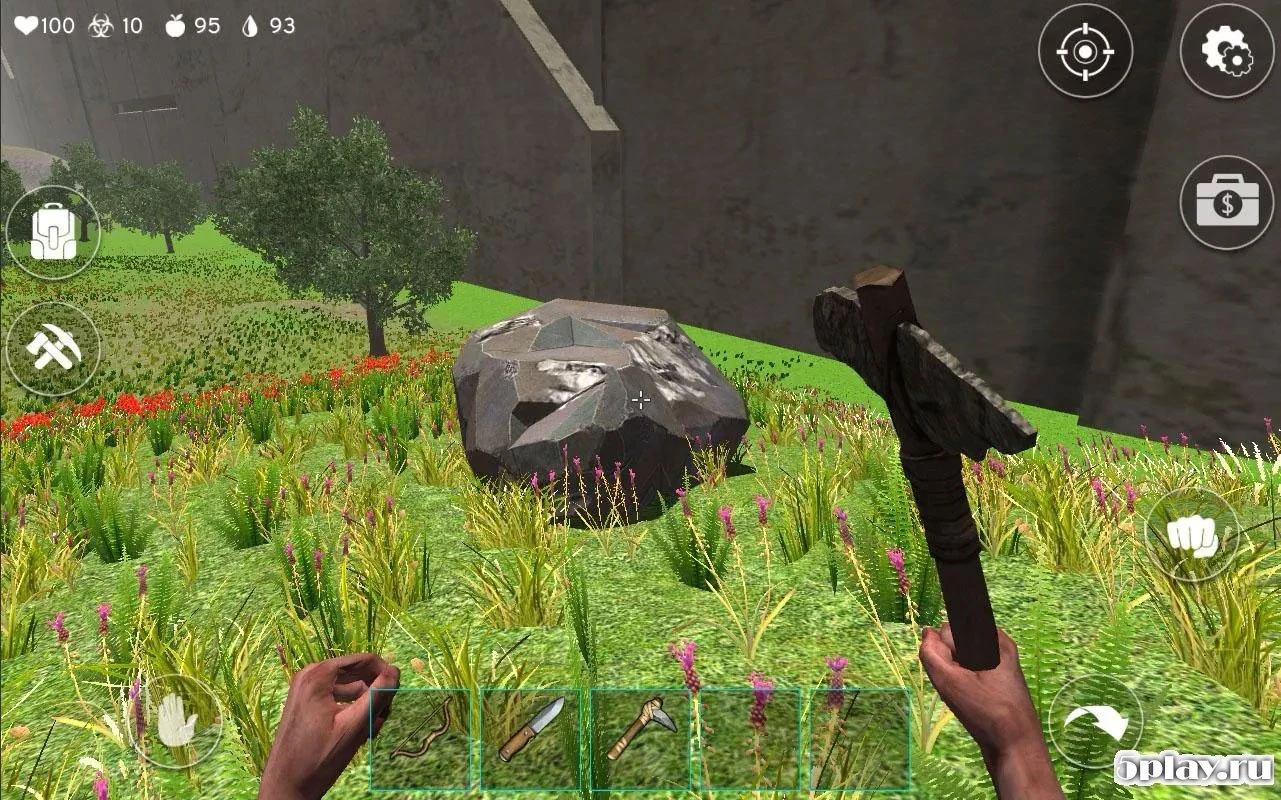Screen dimensions: 1281x800
Task: Open the backpack inventory
Action: coord(55,228)
